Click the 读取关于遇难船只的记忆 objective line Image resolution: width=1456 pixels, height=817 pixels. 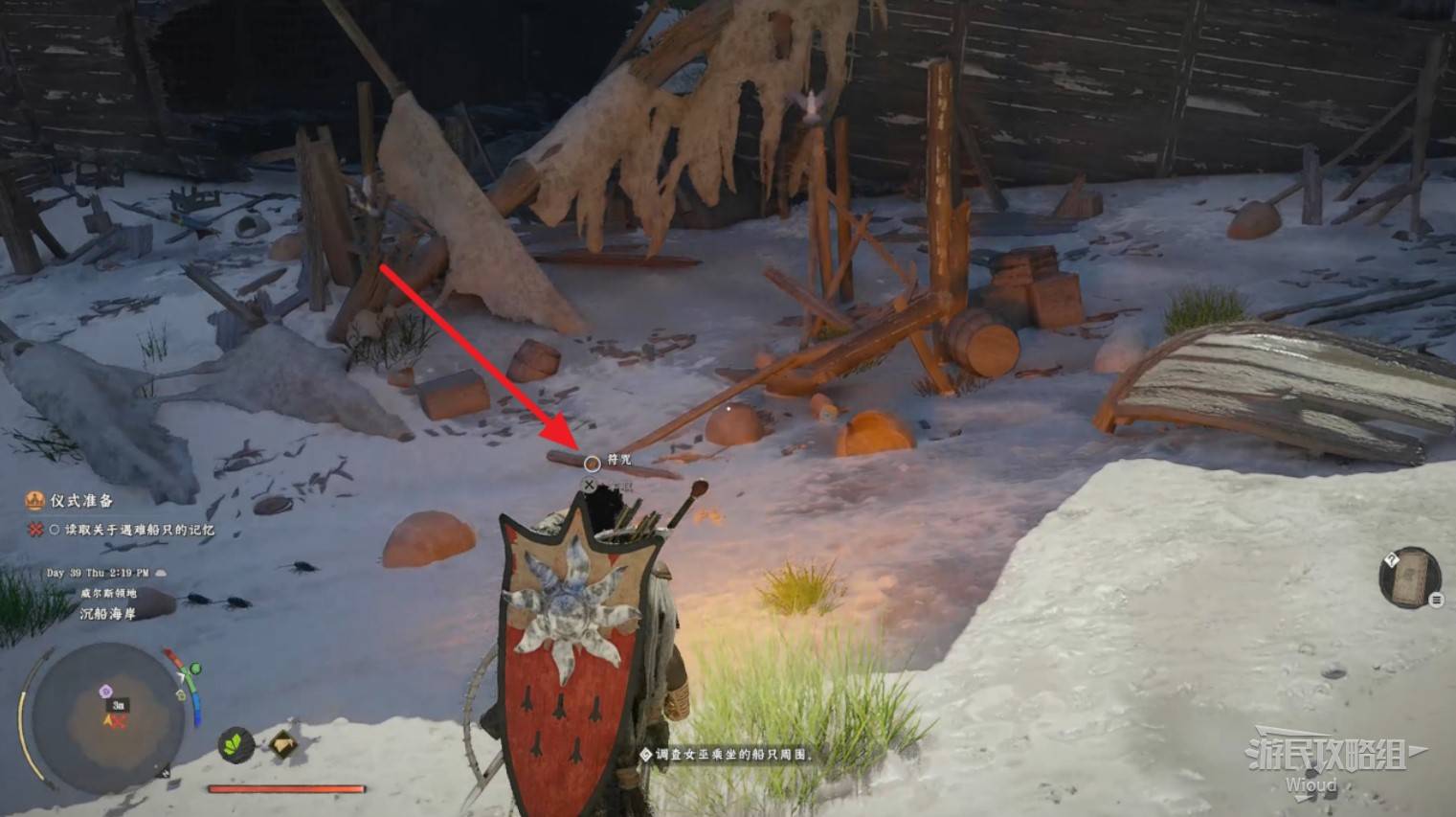139,529
